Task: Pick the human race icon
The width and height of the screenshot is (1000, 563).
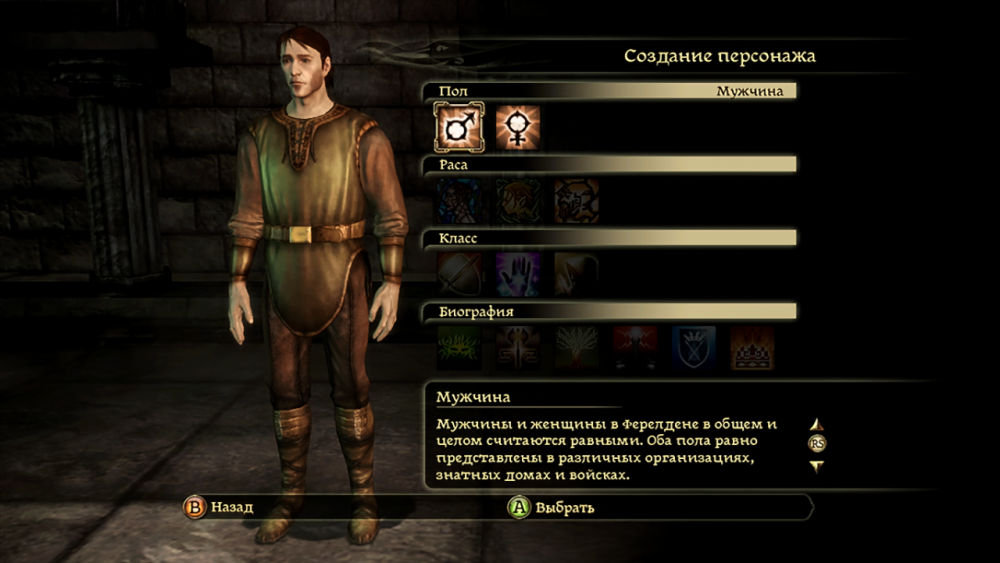Action: point(459,201)
